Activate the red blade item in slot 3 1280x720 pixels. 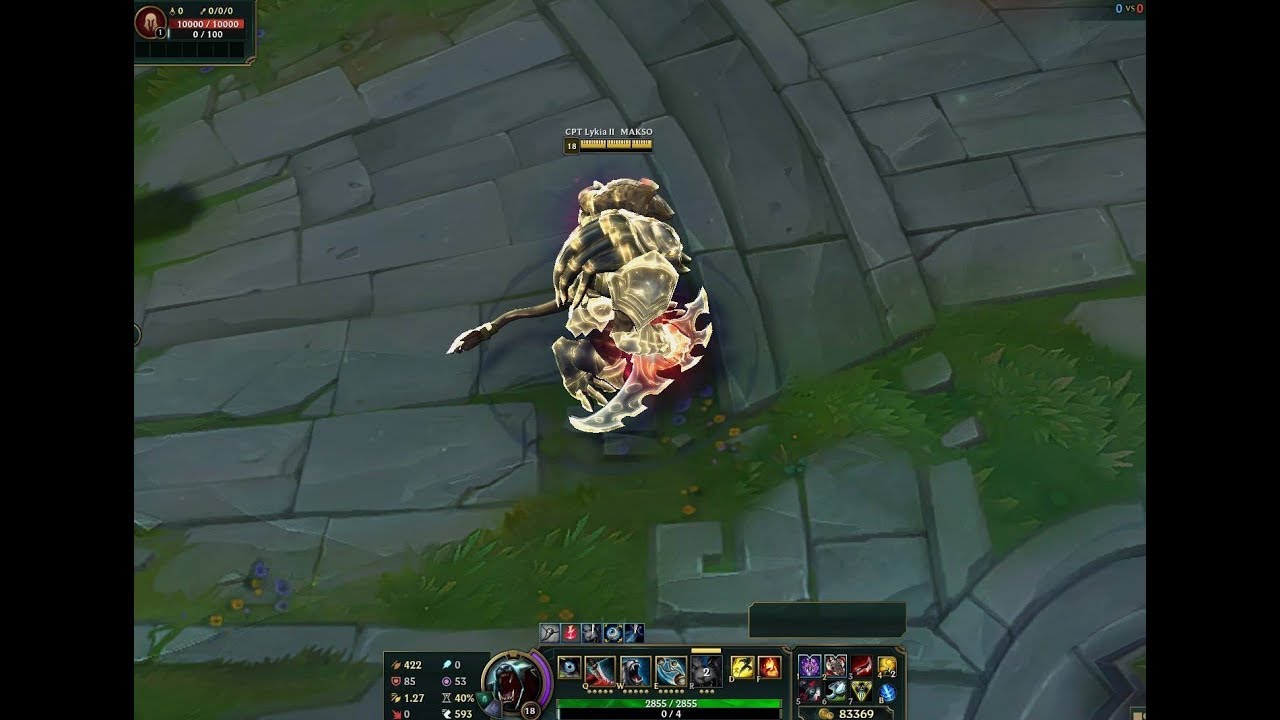(860, 666)
